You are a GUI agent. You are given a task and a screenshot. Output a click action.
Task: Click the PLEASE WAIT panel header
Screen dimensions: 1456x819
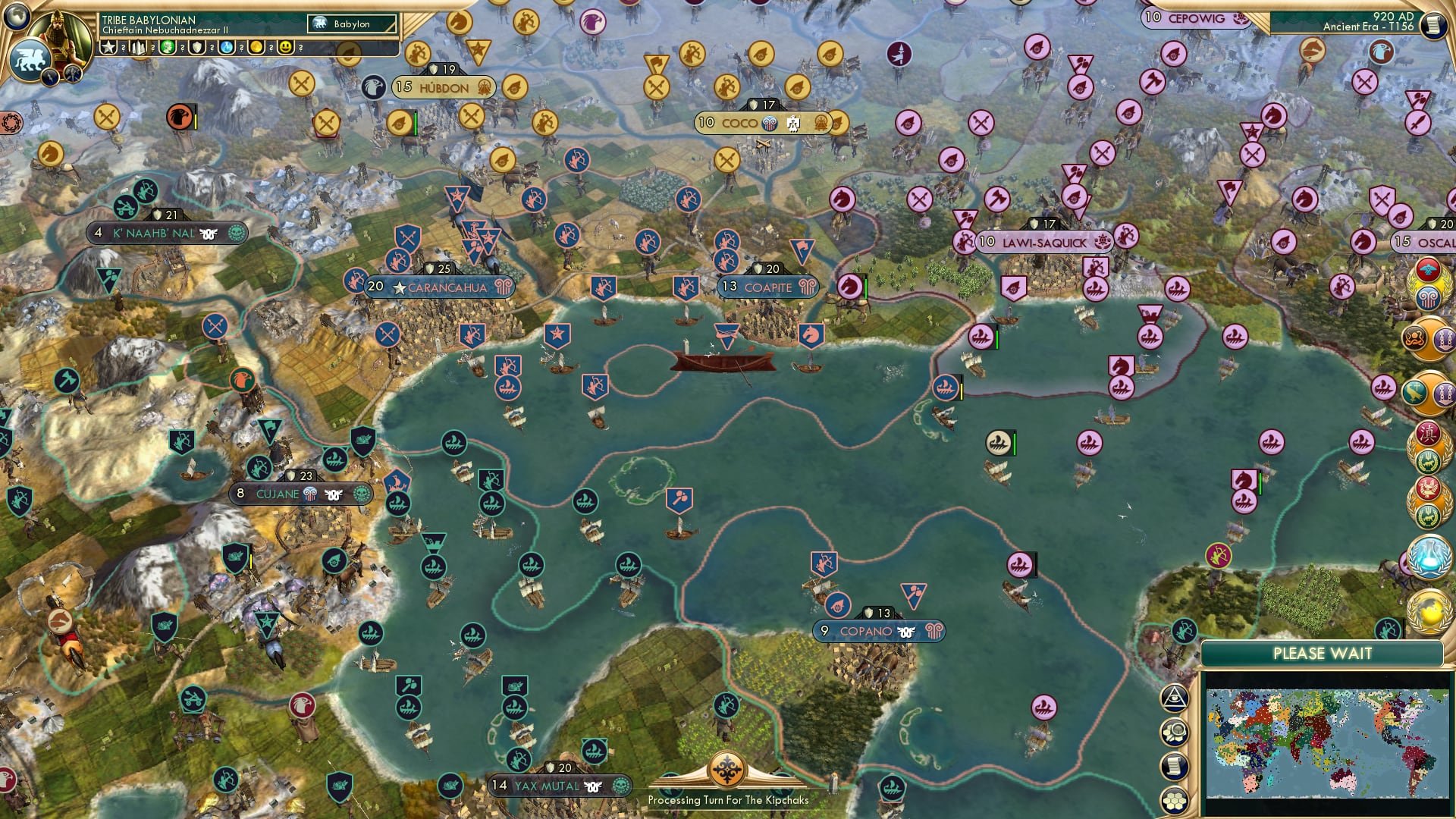point(1323,652)
